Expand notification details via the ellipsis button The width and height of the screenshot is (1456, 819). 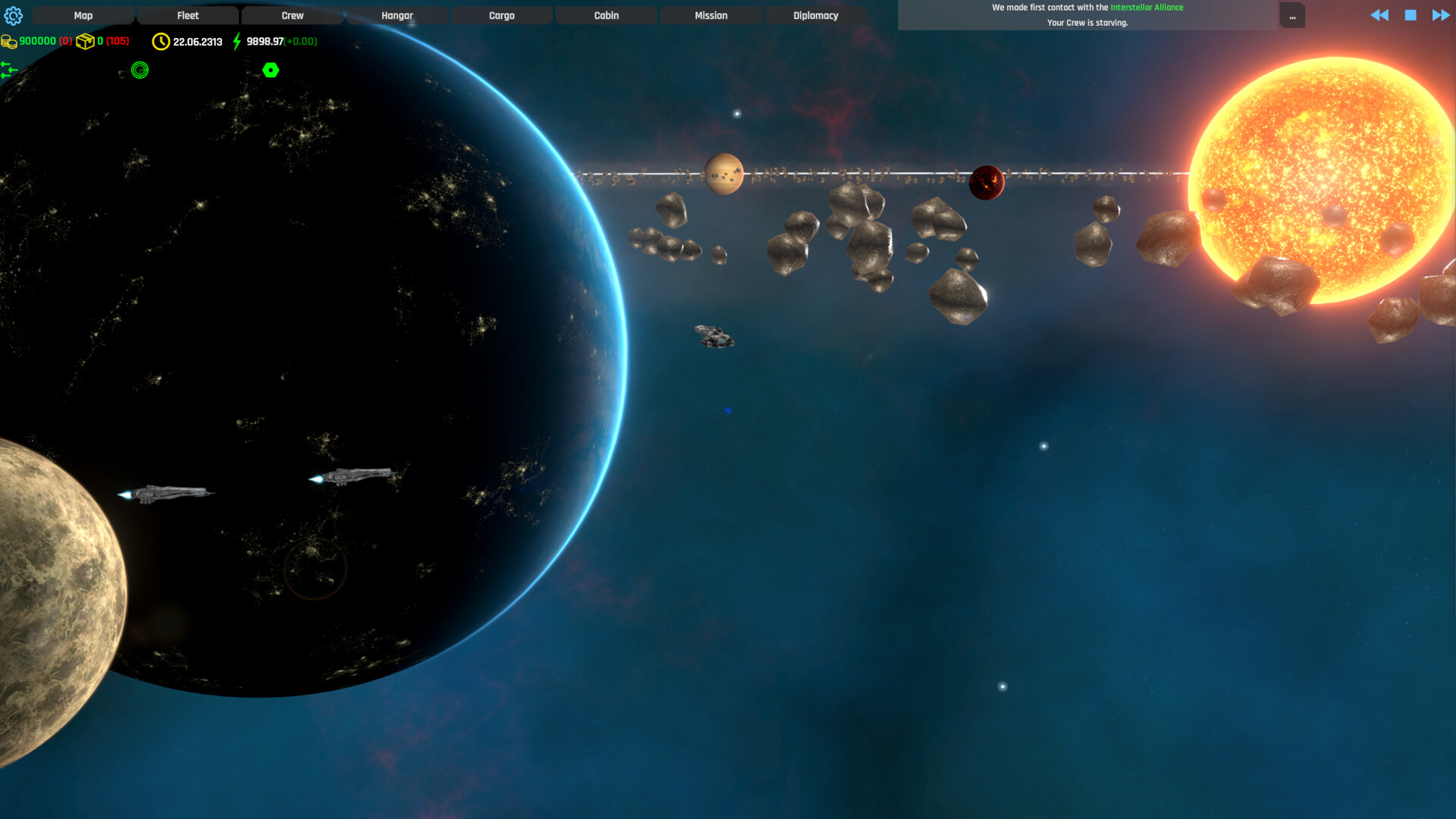pos(1292,15)
